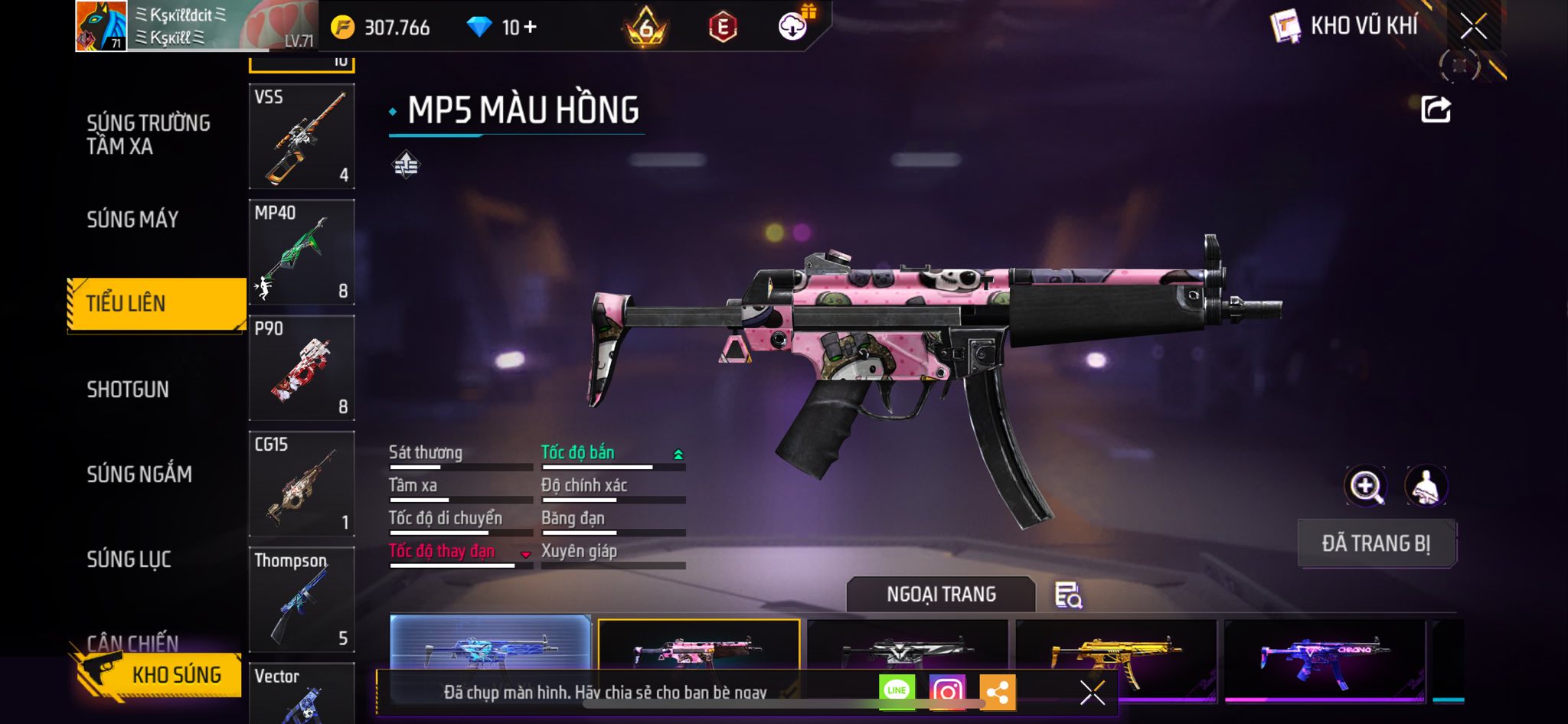Close the weapon armory screen
Screen dimensions: 1568x724
click(x=1472, y=27)
